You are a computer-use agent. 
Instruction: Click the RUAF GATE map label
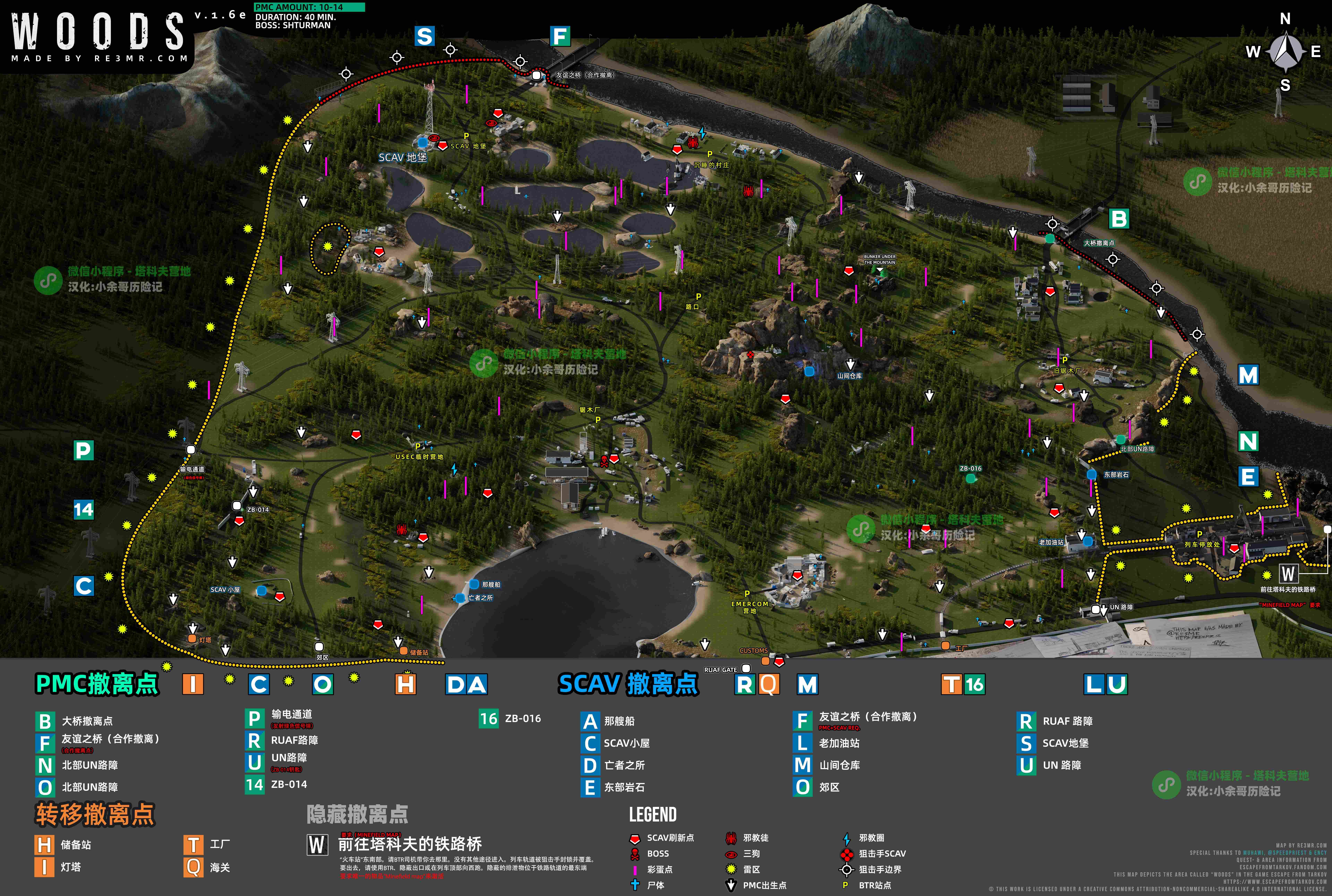pyautogui.click(x=720, y=670)
